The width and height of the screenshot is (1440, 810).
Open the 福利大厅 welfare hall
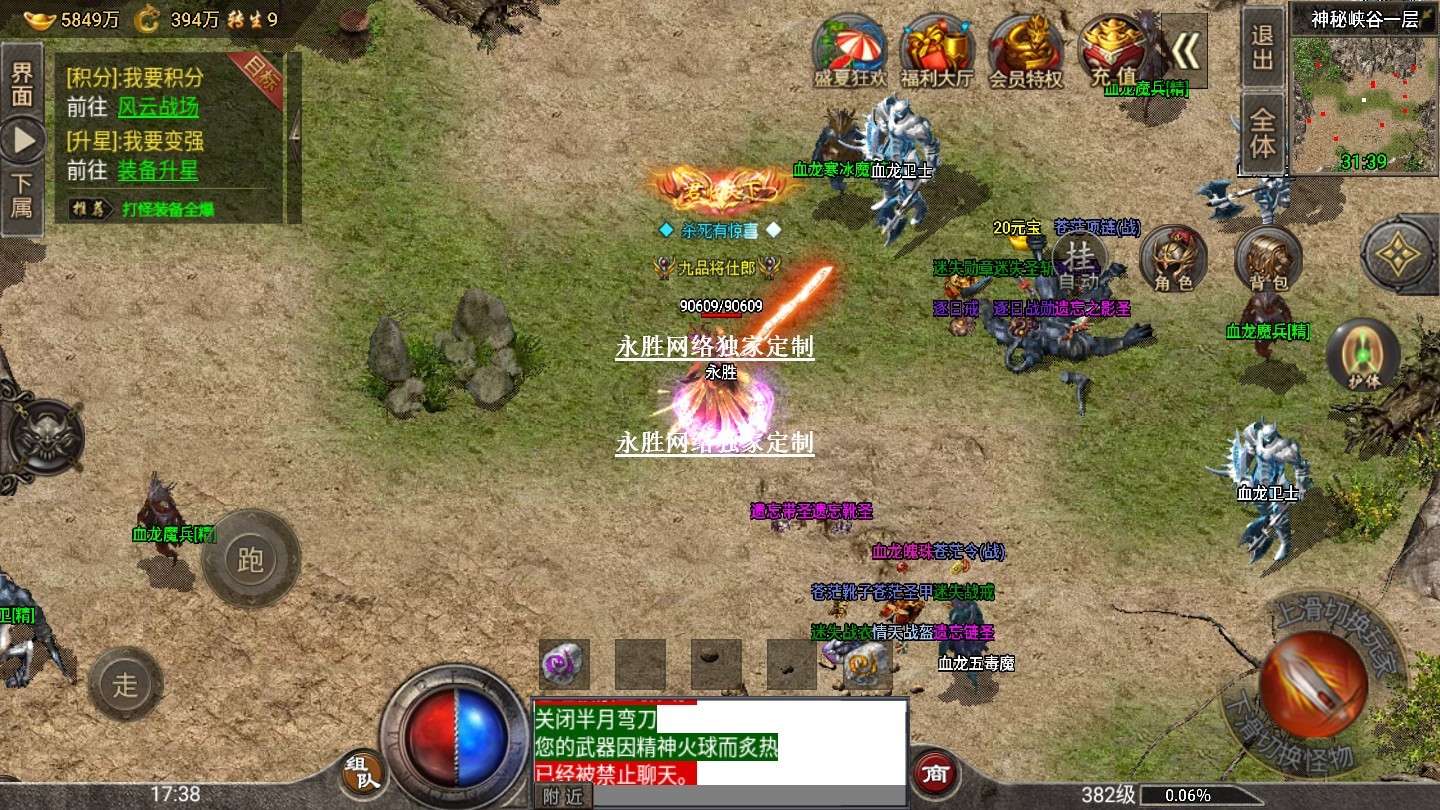pyautogui.click(x=937, y=50)
